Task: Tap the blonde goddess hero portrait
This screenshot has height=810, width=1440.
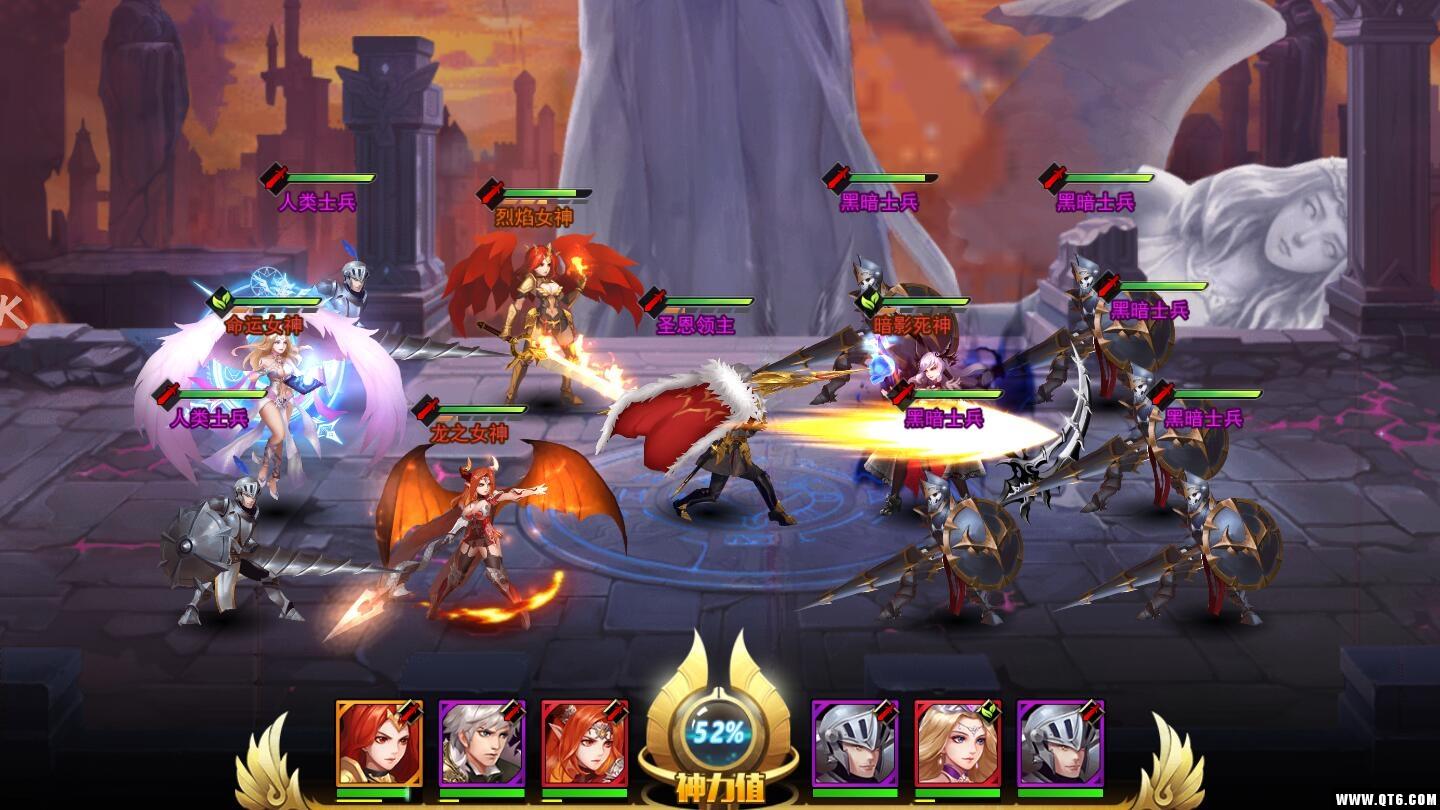Action: [x=957, y=743]
